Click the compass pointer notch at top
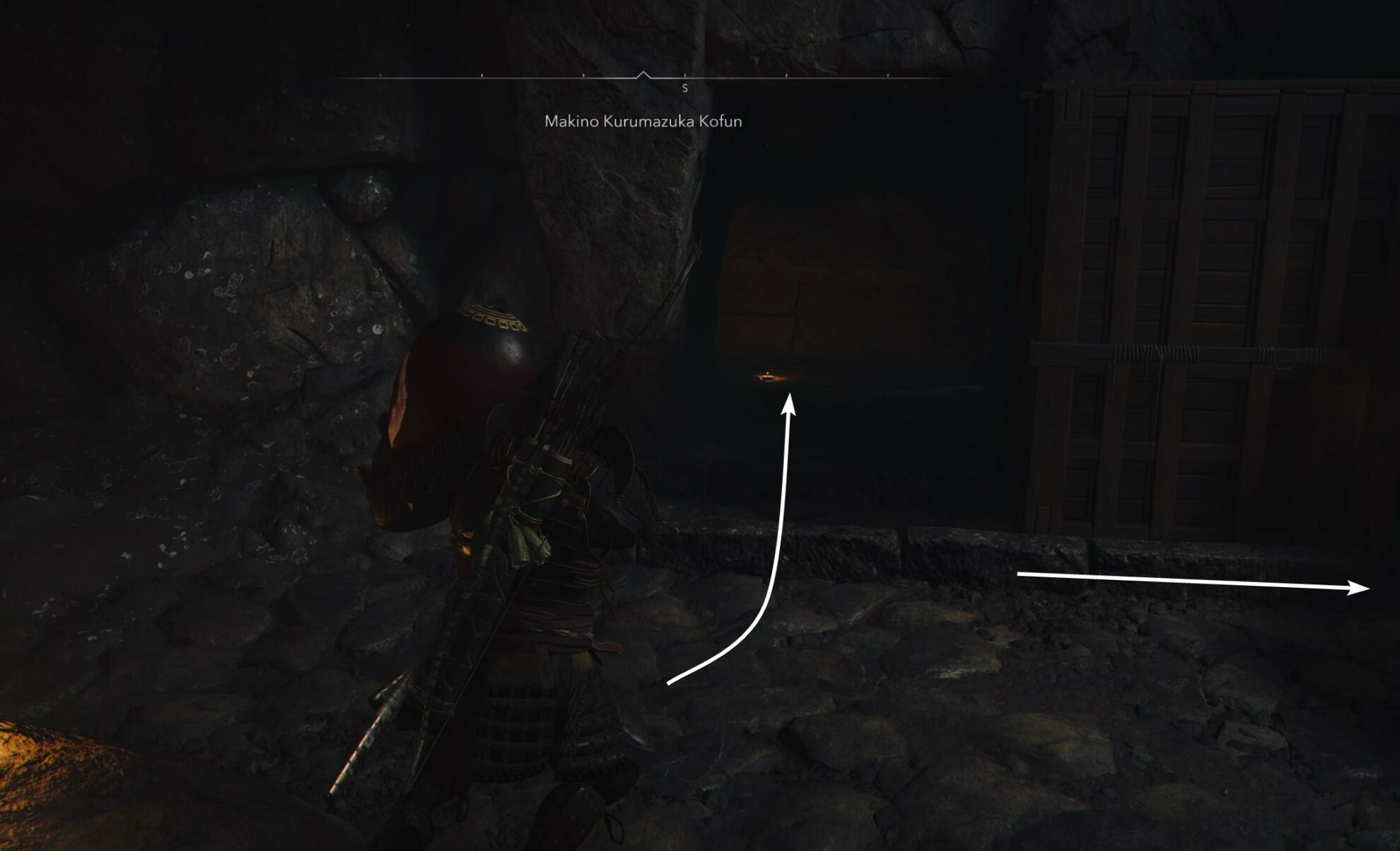This screenshot has width=1400, height=851. pyautogui.click(x=643, y=73)
